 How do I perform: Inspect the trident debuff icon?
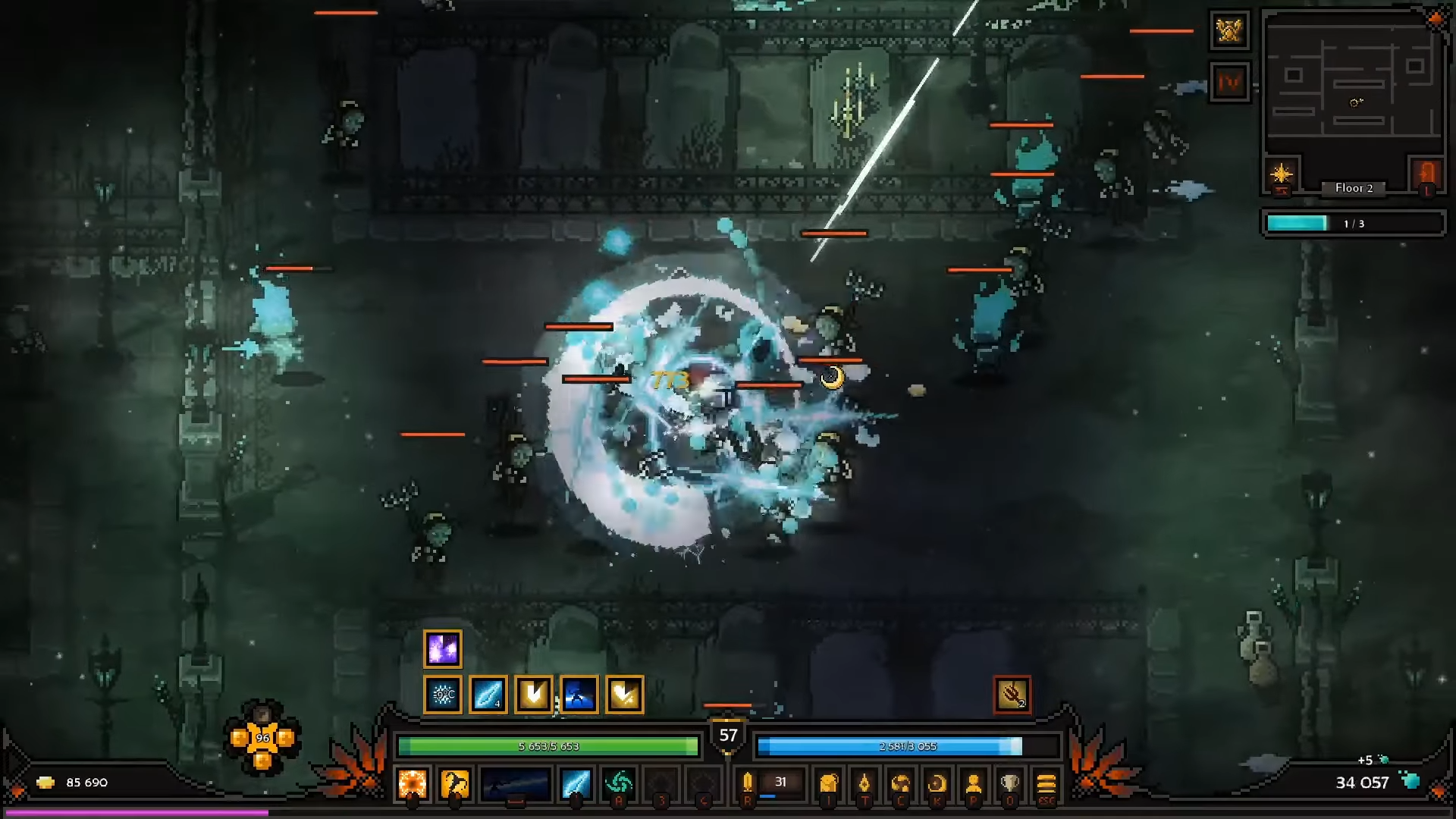1012,695
